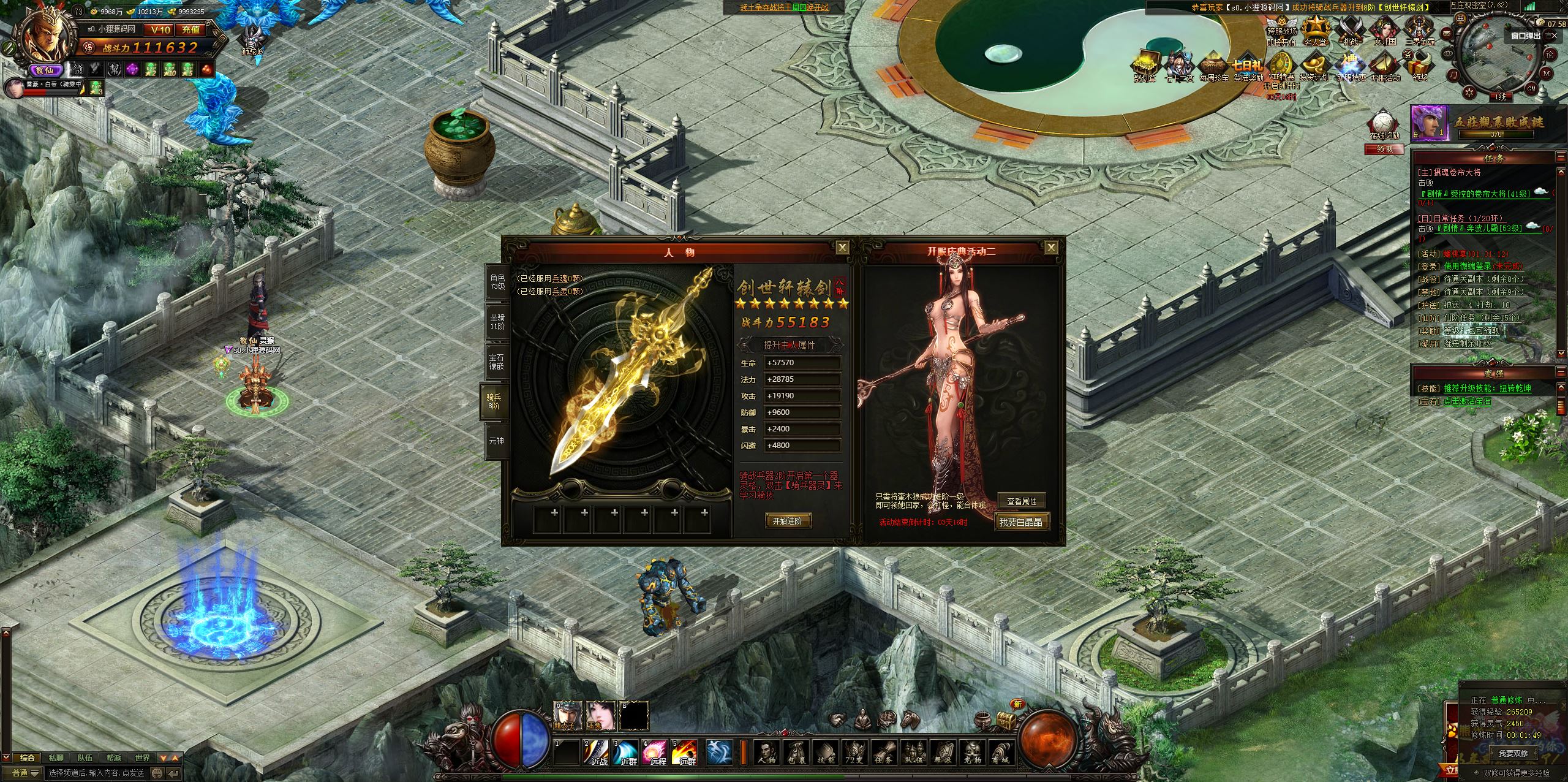Open the 商城 shop icon
Viewport: 1568px width, 782px height.
(1000, 752)
